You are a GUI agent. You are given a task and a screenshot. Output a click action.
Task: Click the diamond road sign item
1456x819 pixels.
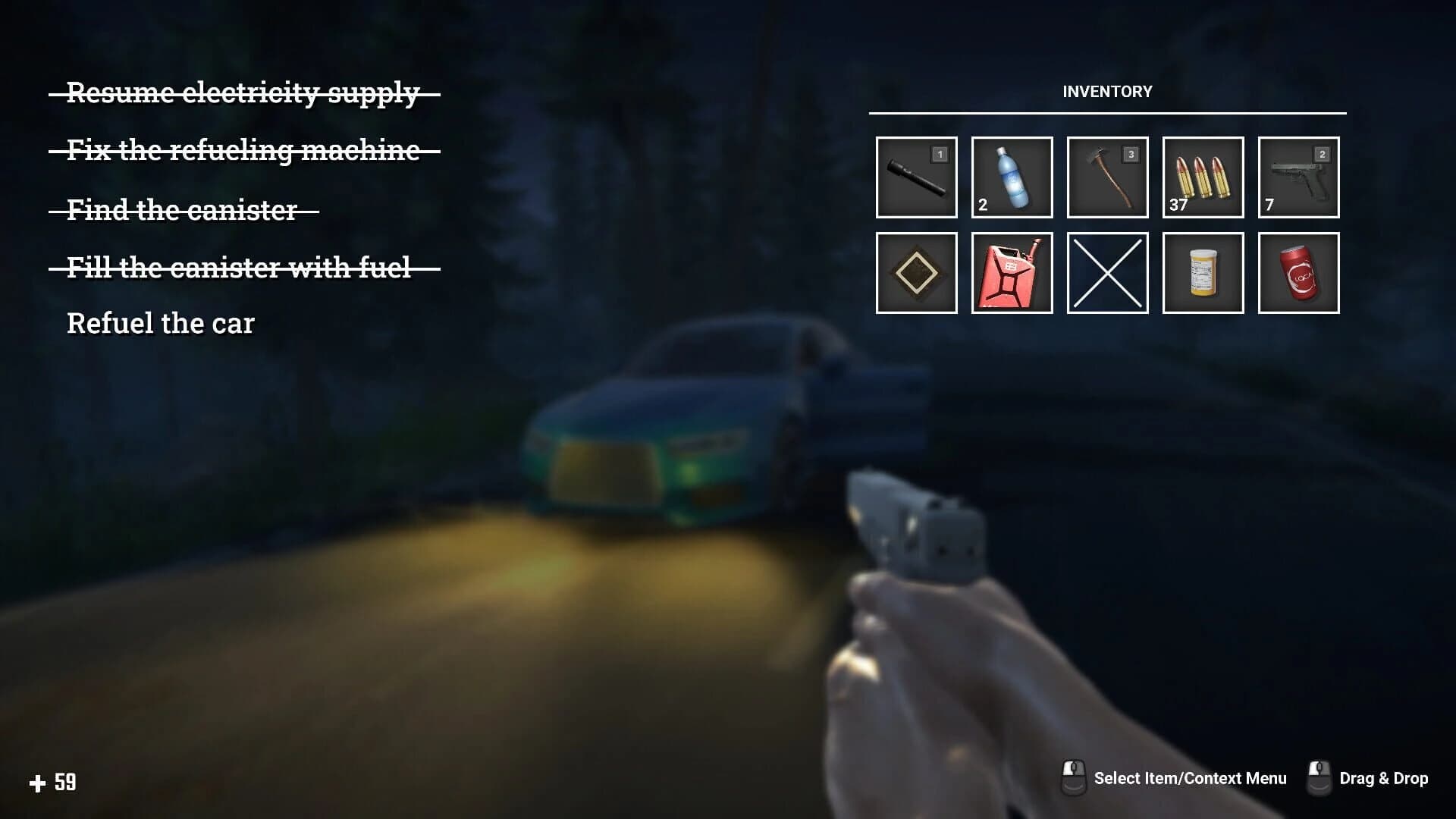pos(915,274)
